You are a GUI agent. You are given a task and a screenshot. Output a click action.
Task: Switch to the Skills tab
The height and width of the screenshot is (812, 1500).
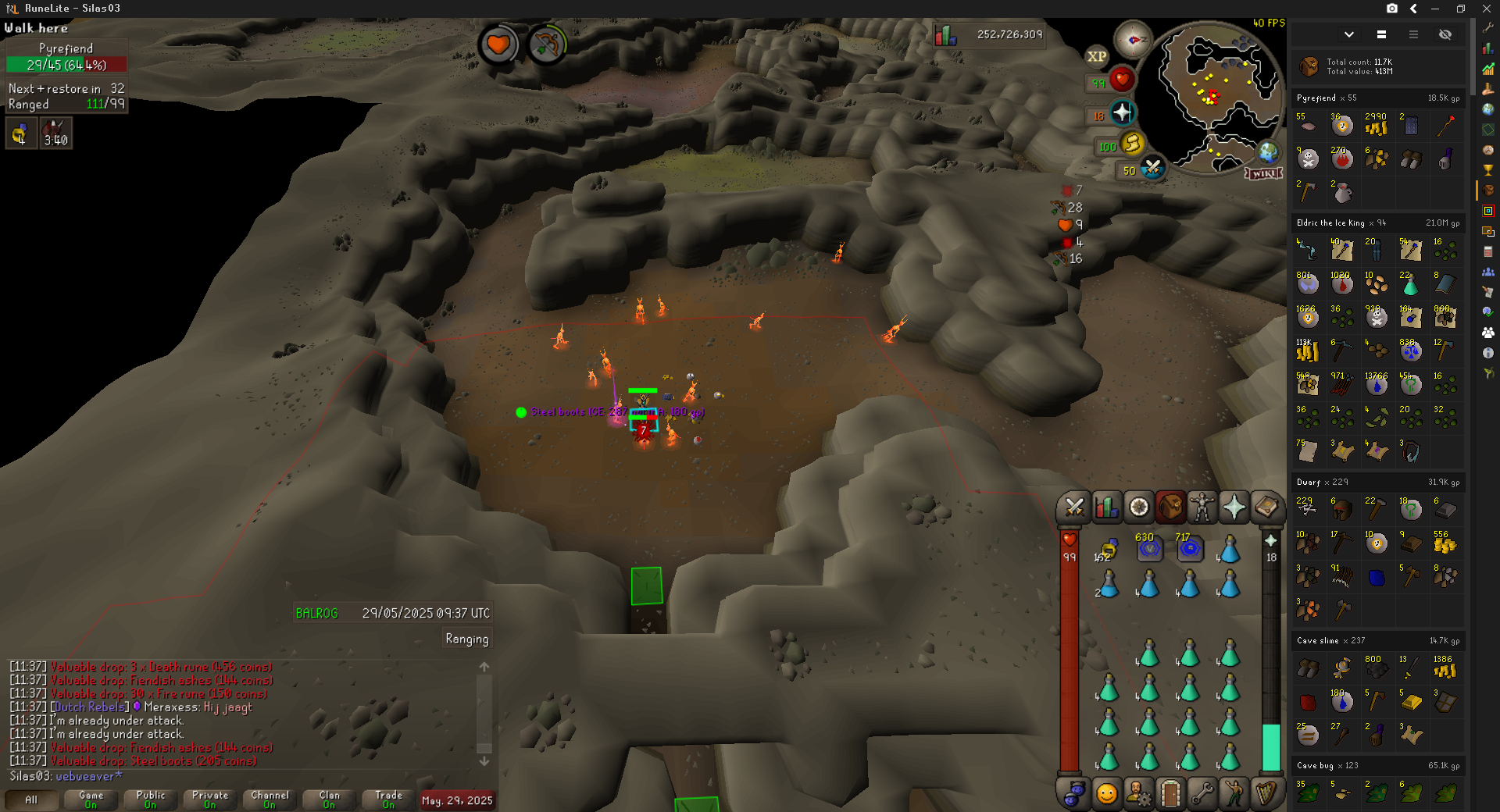[1106, 507]
